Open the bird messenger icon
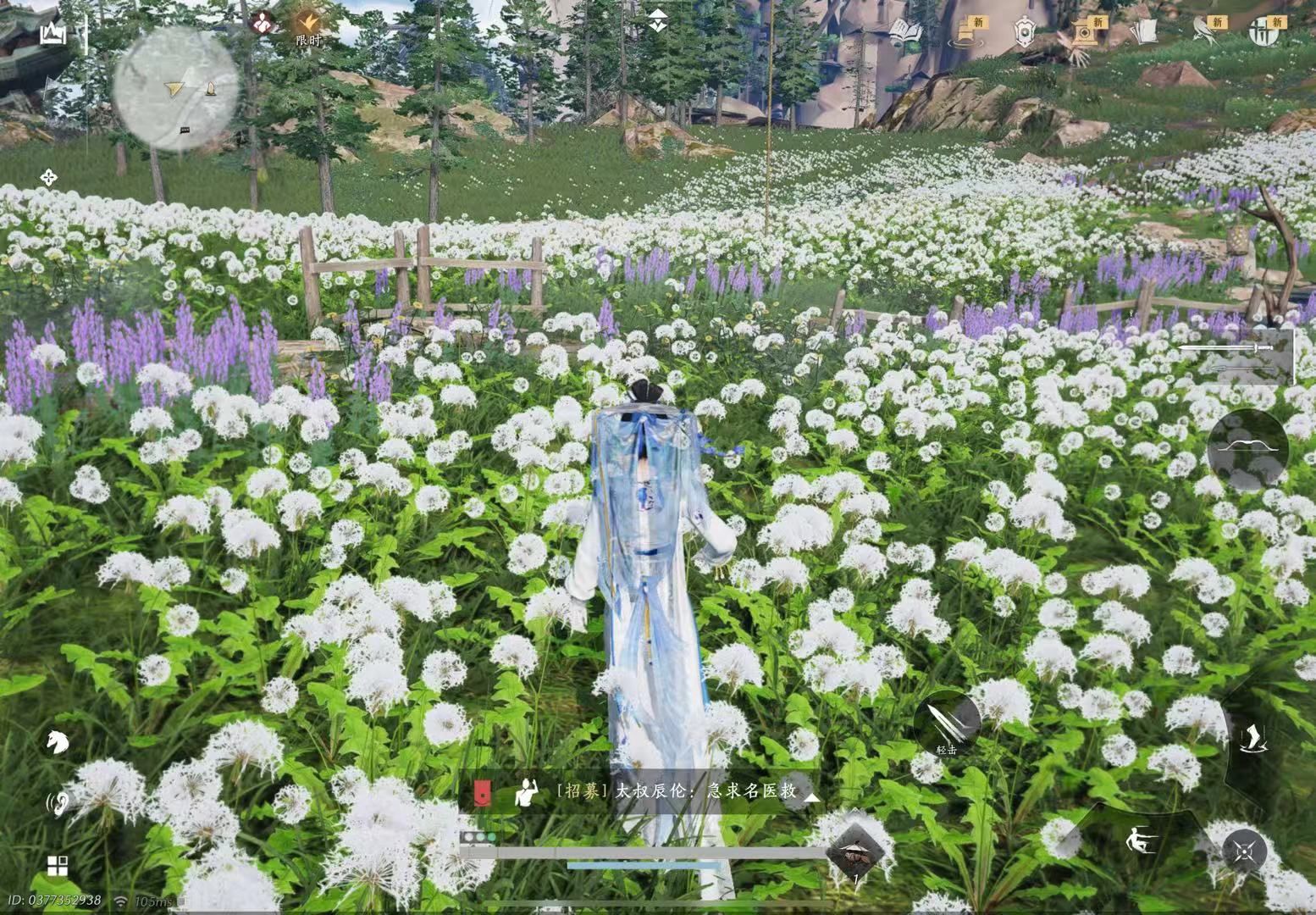The image size is (1316, 915). 1202,29
